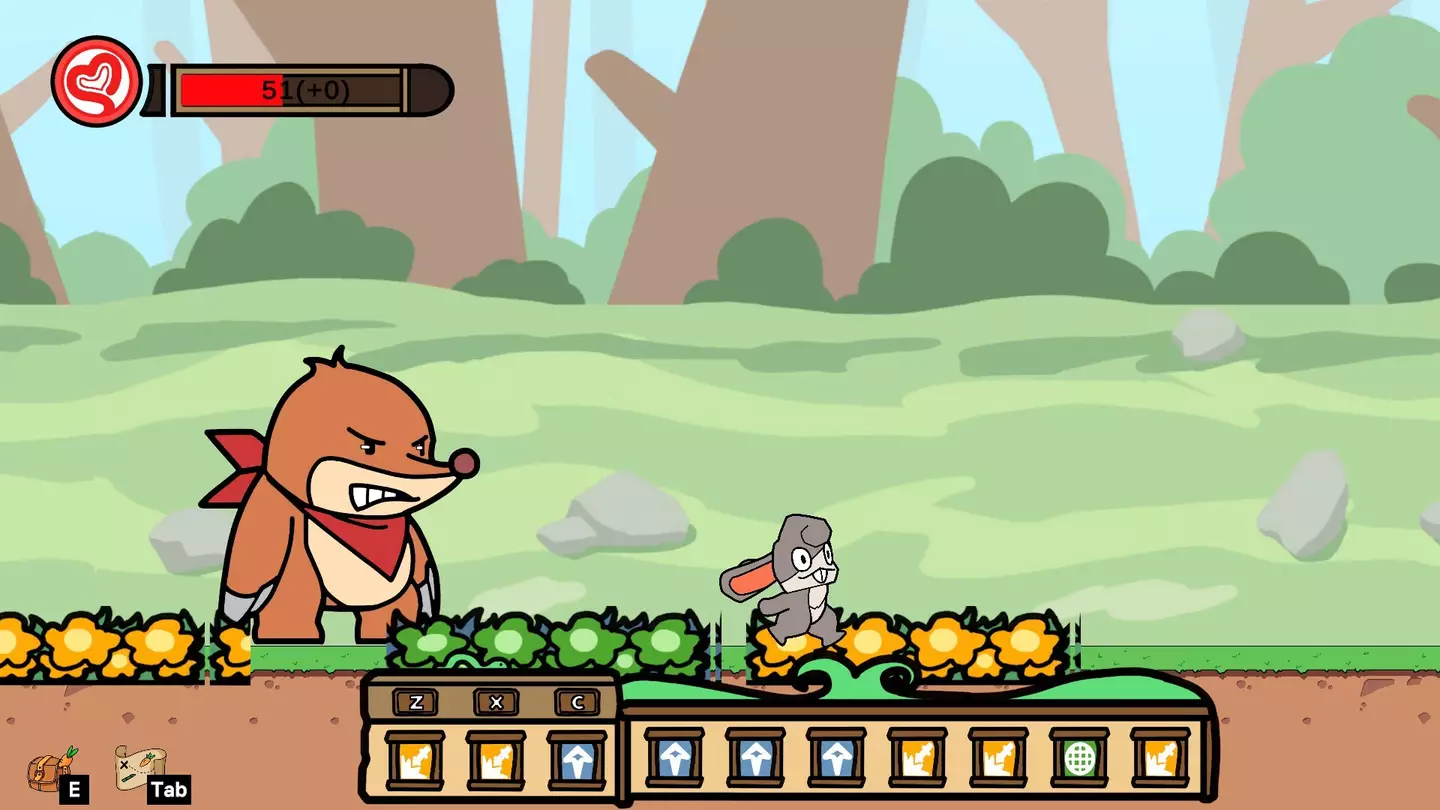The width and height of the screenshot is (1440, 810).
Task: Open the treasure map icon
Action: point(135,763)
